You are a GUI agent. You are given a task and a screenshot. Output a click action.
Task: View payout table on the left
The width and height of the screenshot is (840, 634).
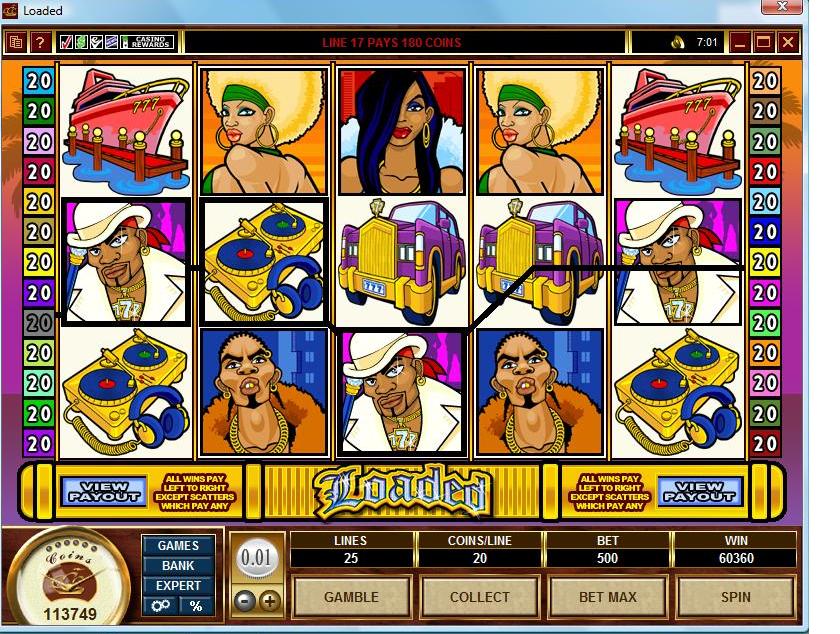(x=104, y=490)
